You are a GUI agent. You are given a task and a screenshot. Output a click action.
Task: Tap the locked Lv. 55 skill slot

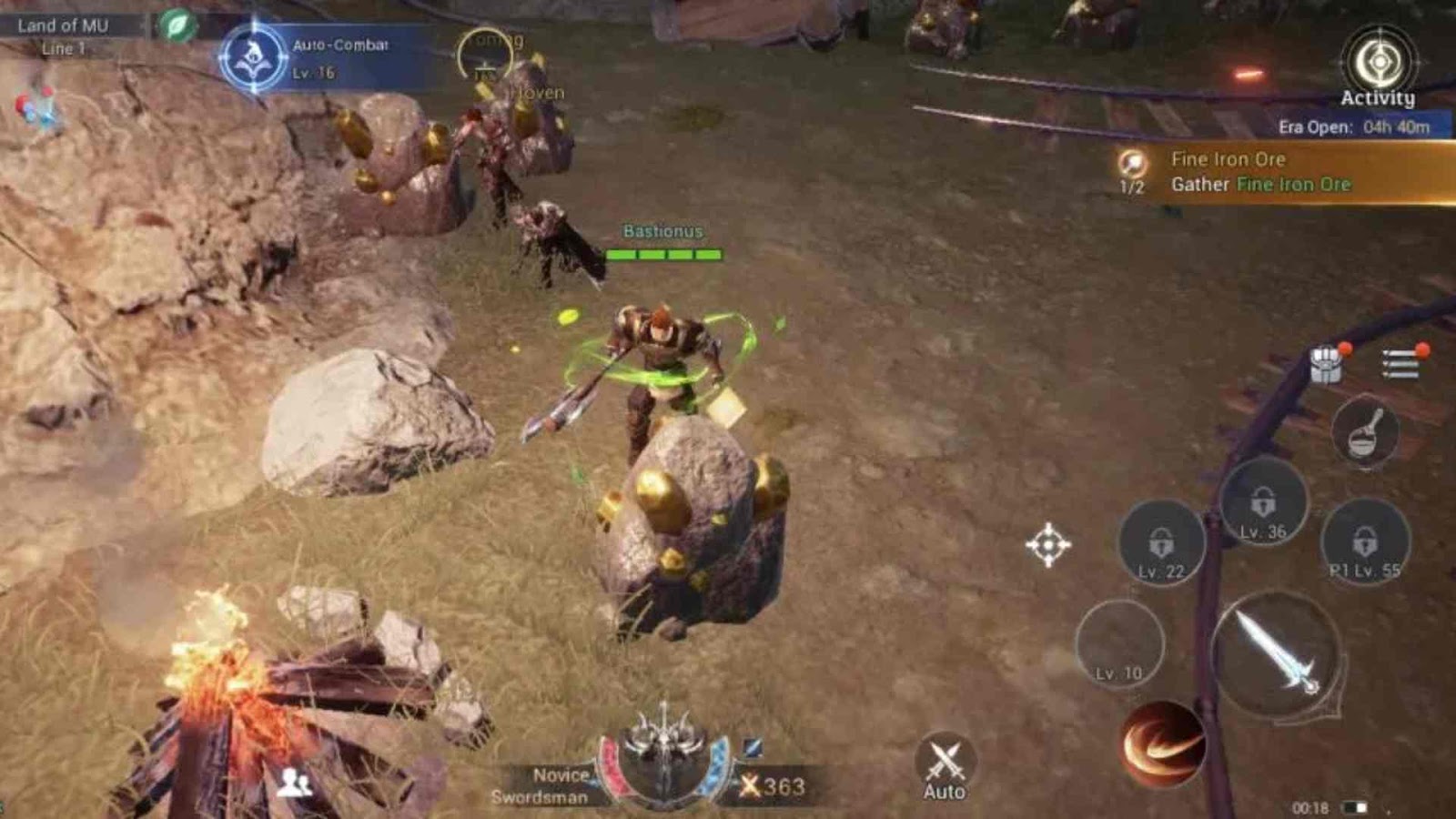click(x=1364, y=544)
